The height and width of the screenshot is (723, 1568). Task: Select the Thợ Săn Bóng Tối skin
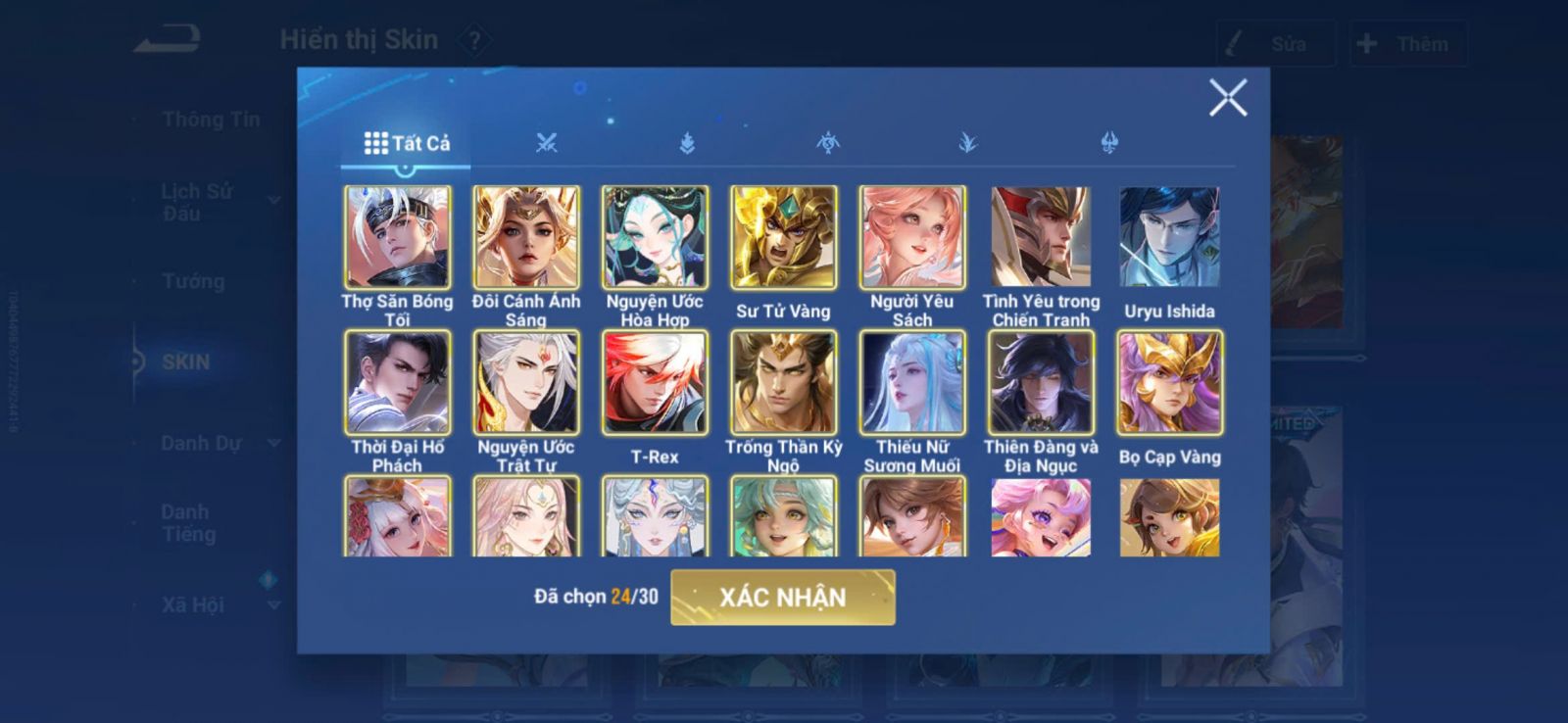[x=397, y=238]
